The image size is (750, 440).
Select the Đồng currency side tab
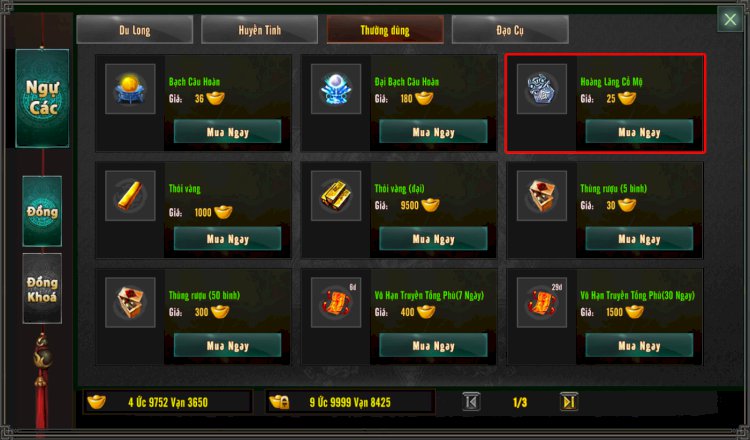(x=42, y=211)
